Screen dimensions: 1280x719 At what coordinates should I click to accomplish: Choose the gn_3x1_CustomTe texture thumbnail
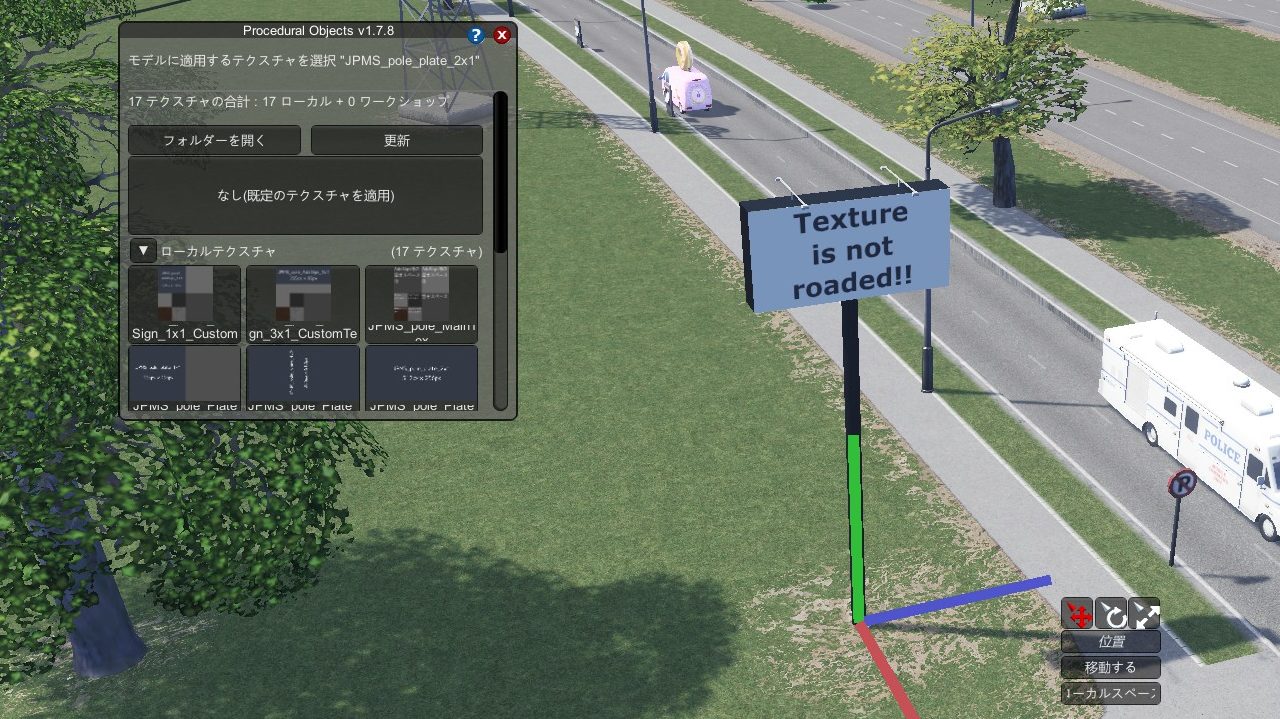pos(303,302)
